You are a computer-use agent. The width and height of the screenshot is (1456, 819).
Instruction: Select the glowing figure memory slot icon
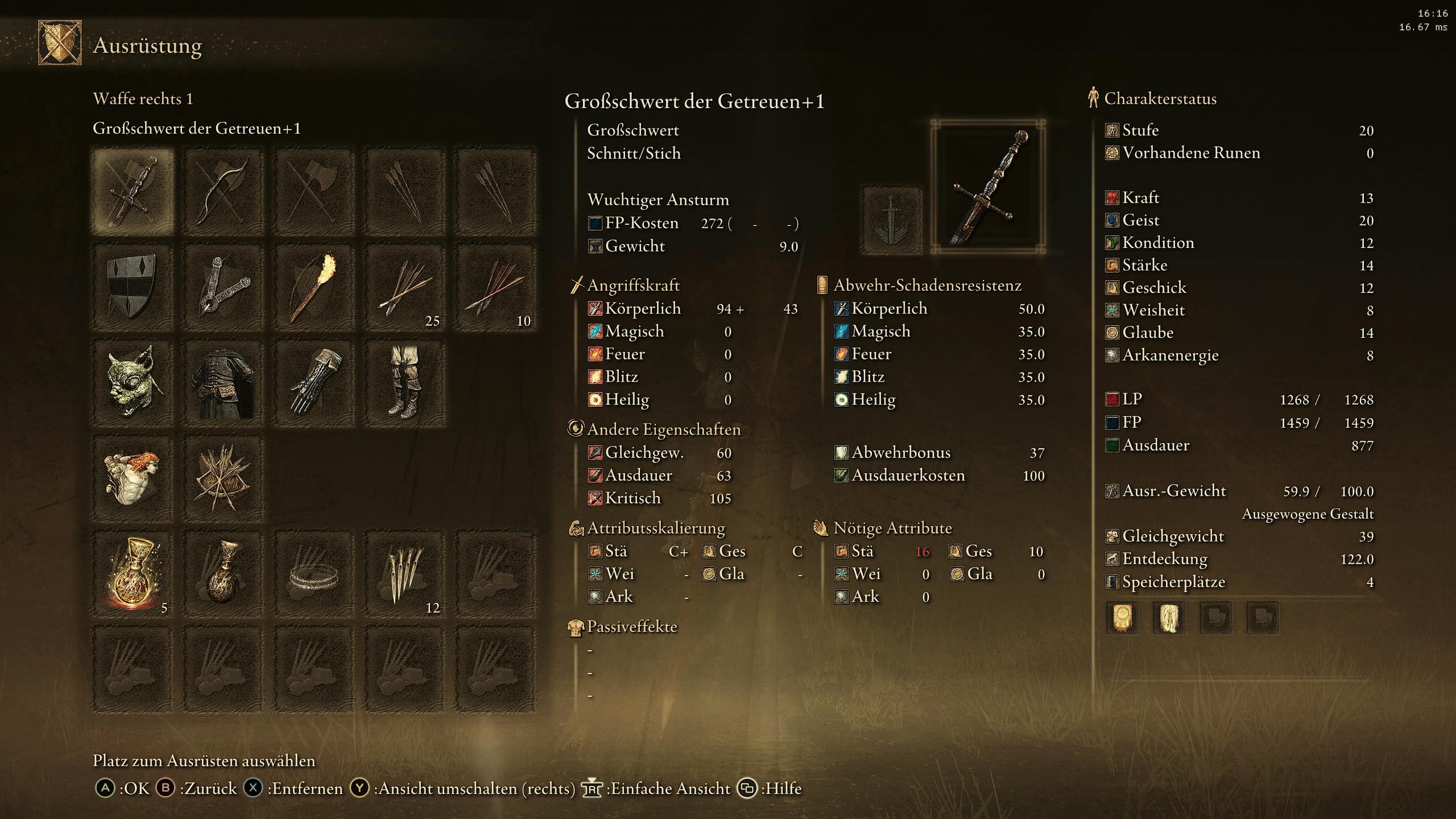[1169, 618]
